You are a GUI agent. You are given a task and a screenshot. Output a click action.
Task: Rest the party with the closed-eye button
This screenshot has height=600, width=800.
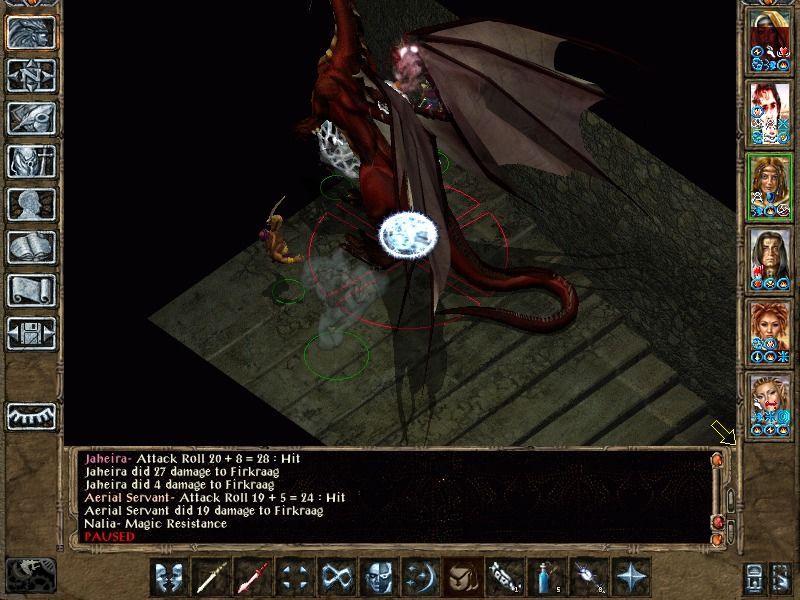pyautogui.click(x=31, y=415)
